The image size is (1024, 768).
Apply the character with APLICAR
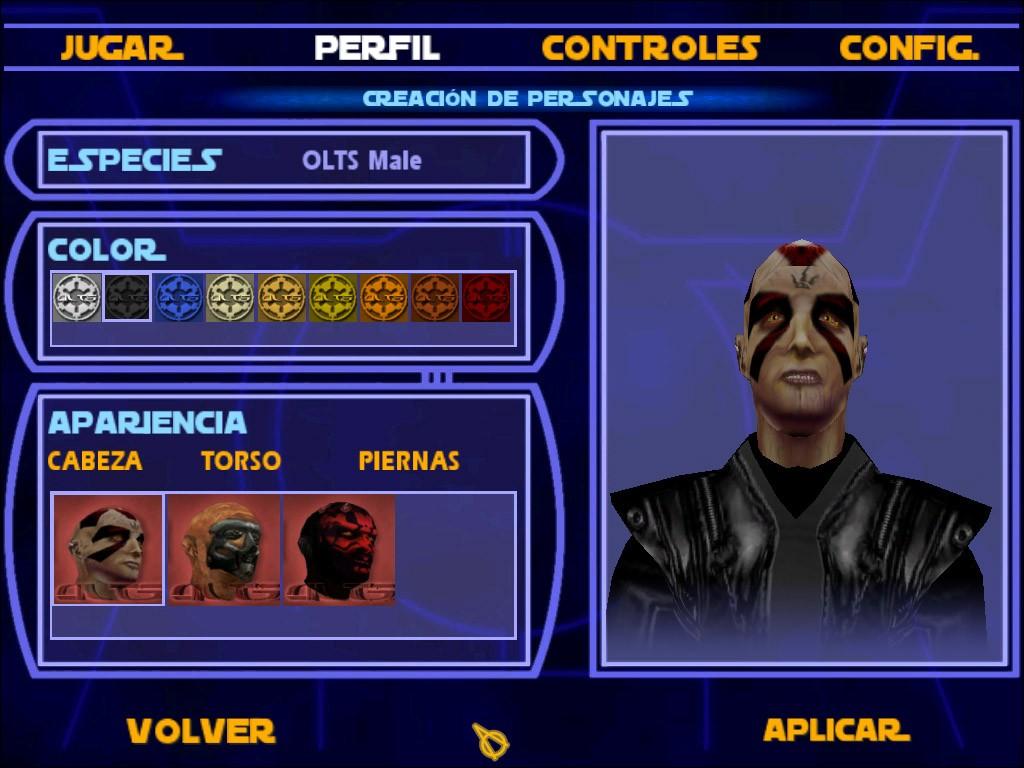[835, 730]
